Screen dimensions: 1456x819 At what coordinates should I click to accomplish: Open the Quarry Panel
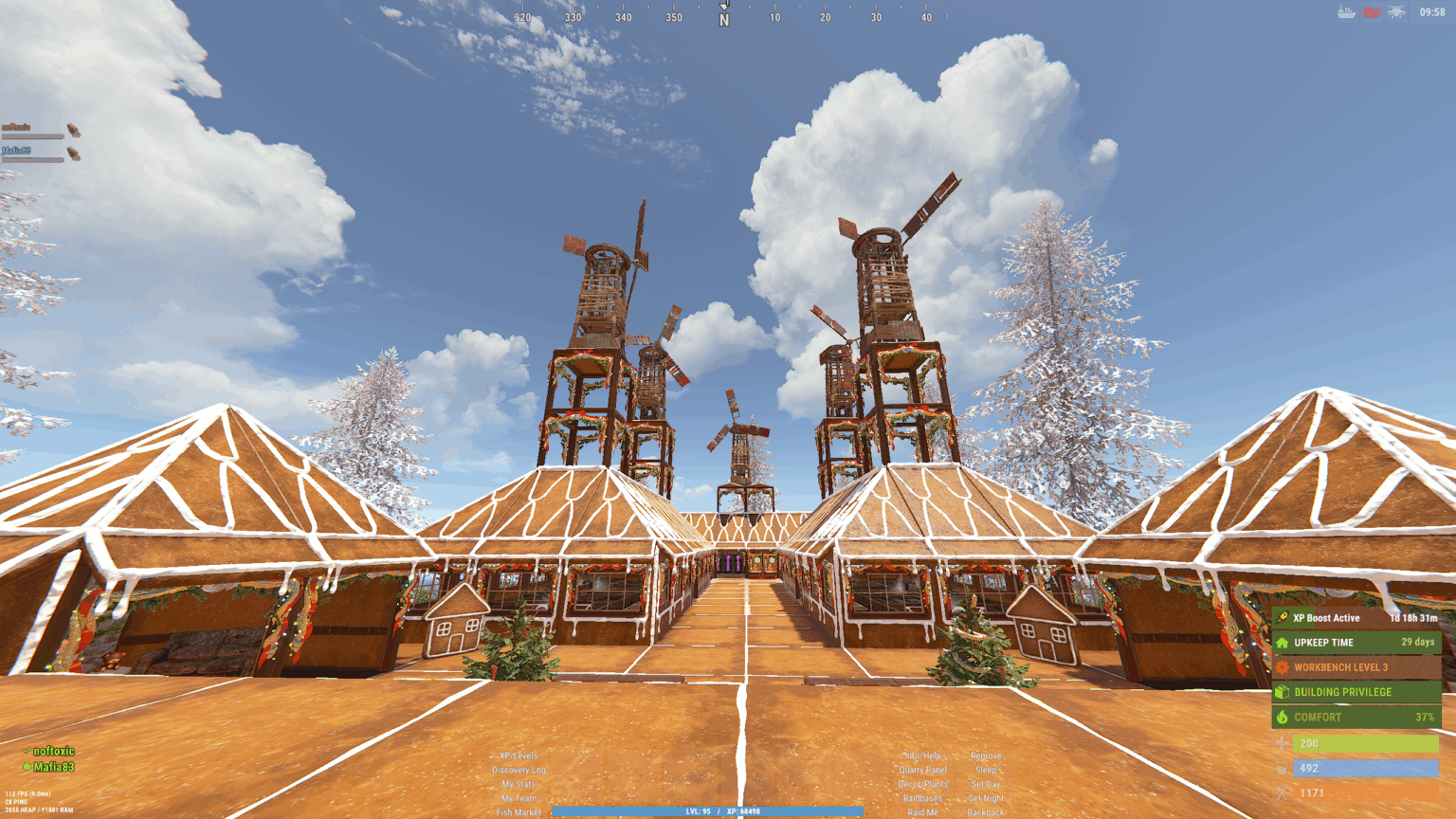[923, 771]
